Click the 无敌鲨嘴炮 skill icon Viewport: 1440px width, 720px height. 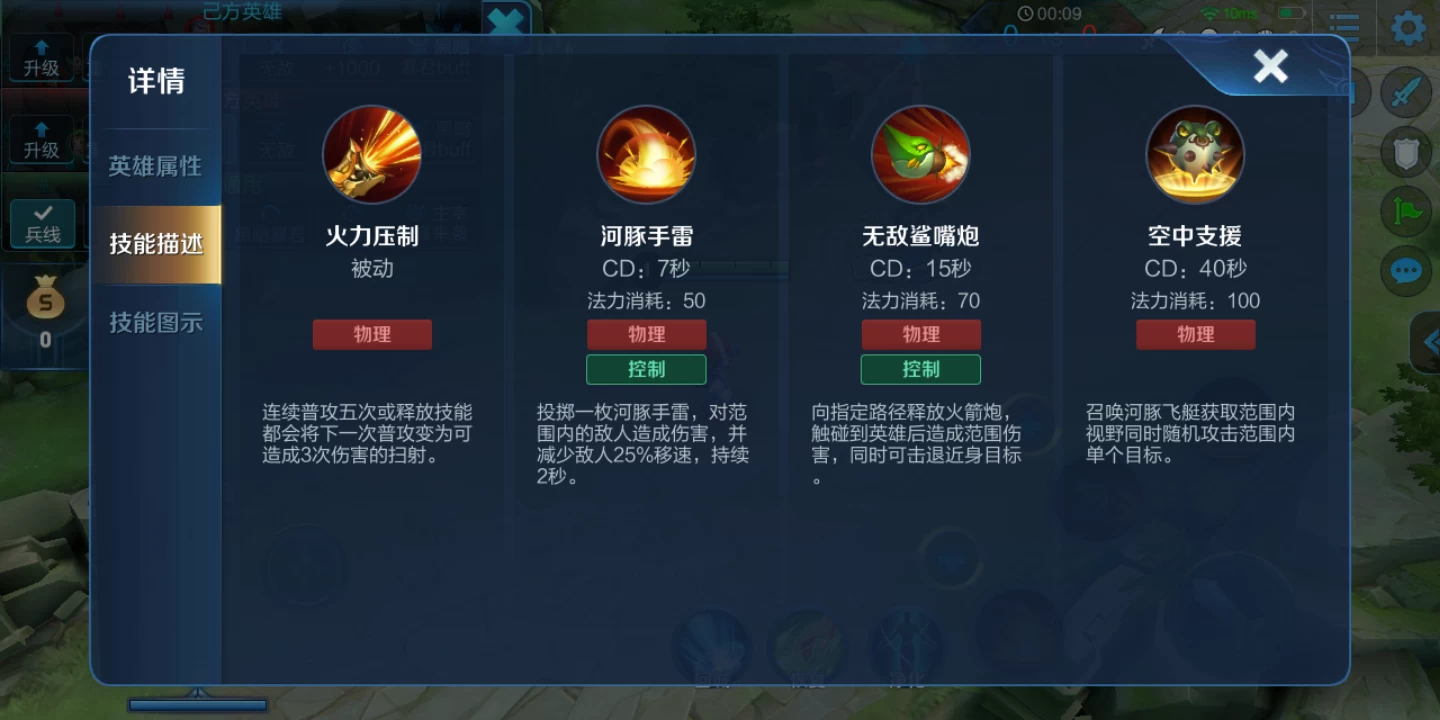pos(920,155)
